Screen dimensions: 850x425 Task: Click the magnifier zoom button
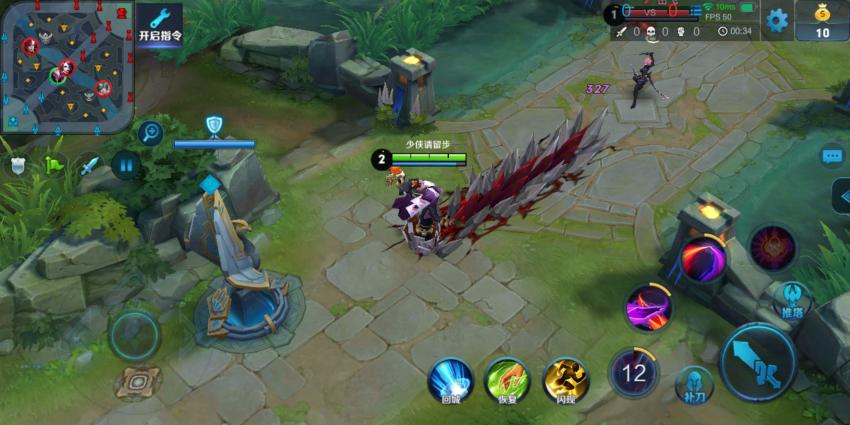click(151, 131)
